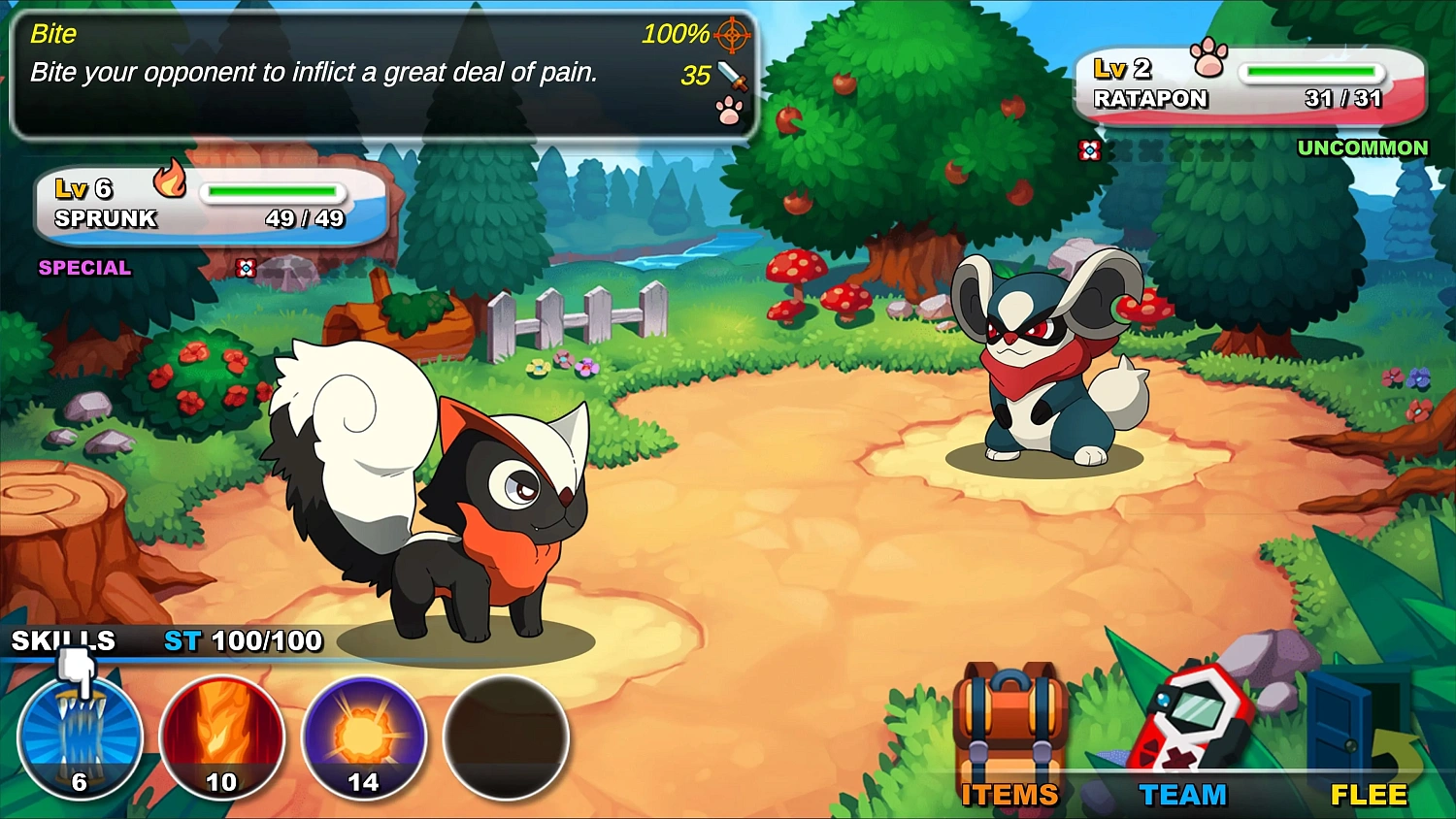The height and width of the screenshot is (819, 1456).
Task: Click the SPECIAL tag under Sprunk's panel
Action: tap(83, 268)
